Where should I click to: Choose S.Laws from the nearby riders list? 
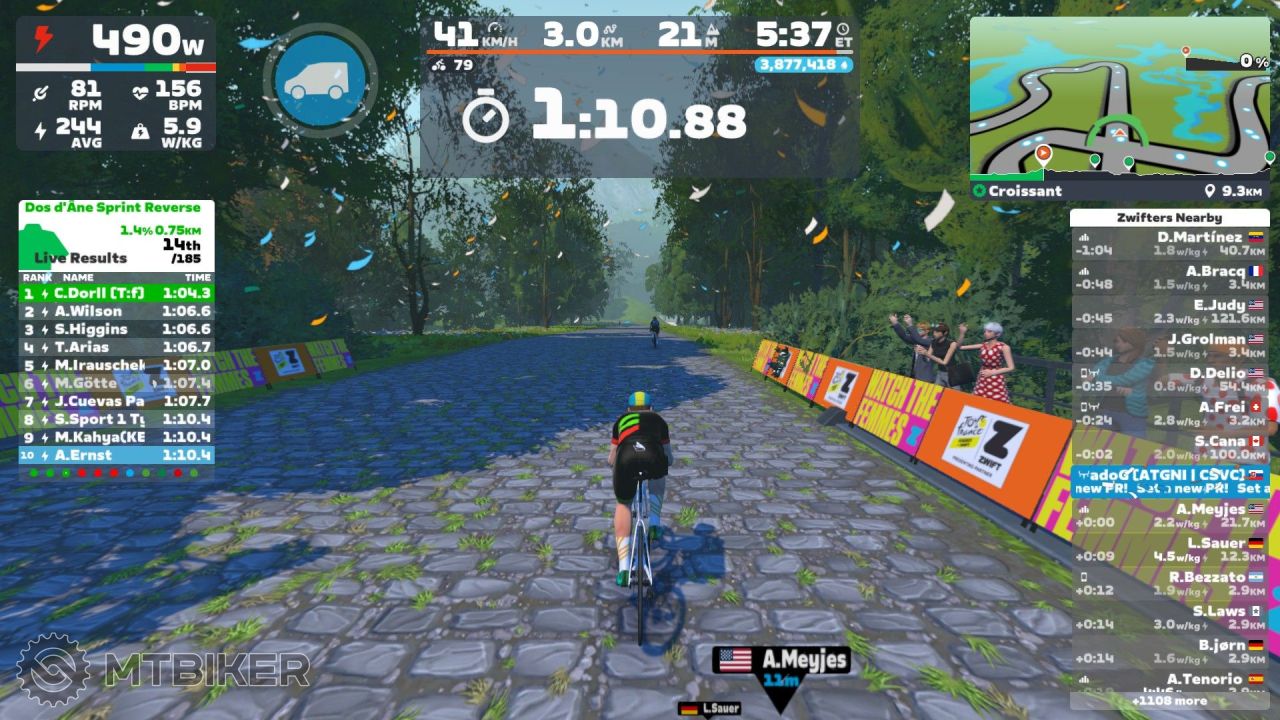click(1169, 618)
